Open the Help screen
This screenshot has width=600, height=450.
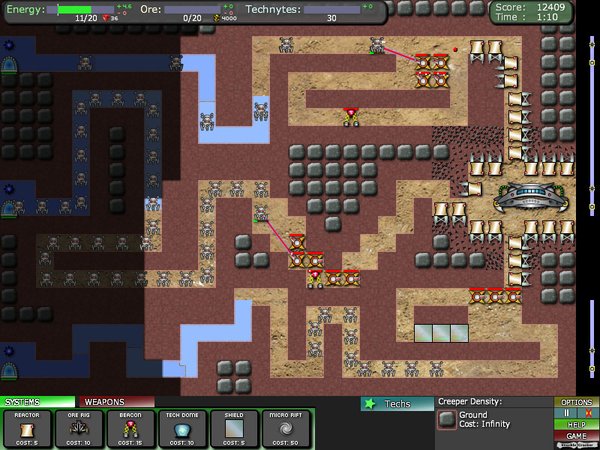(576, 424)
